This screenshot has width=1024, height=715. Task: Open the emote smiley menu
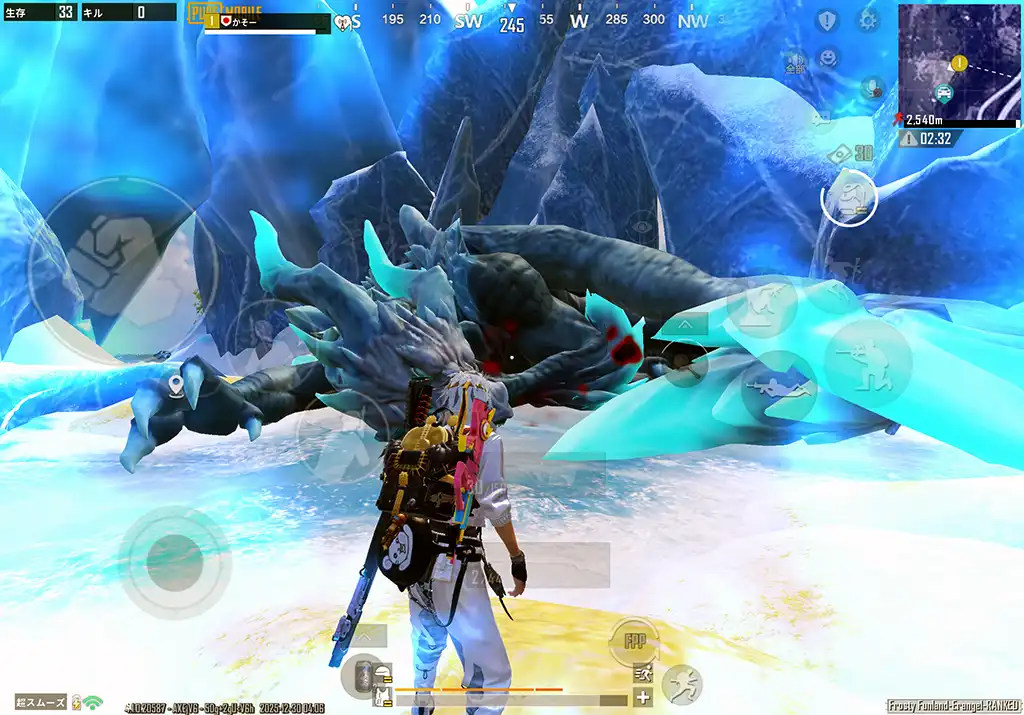[x=828, y=58]
